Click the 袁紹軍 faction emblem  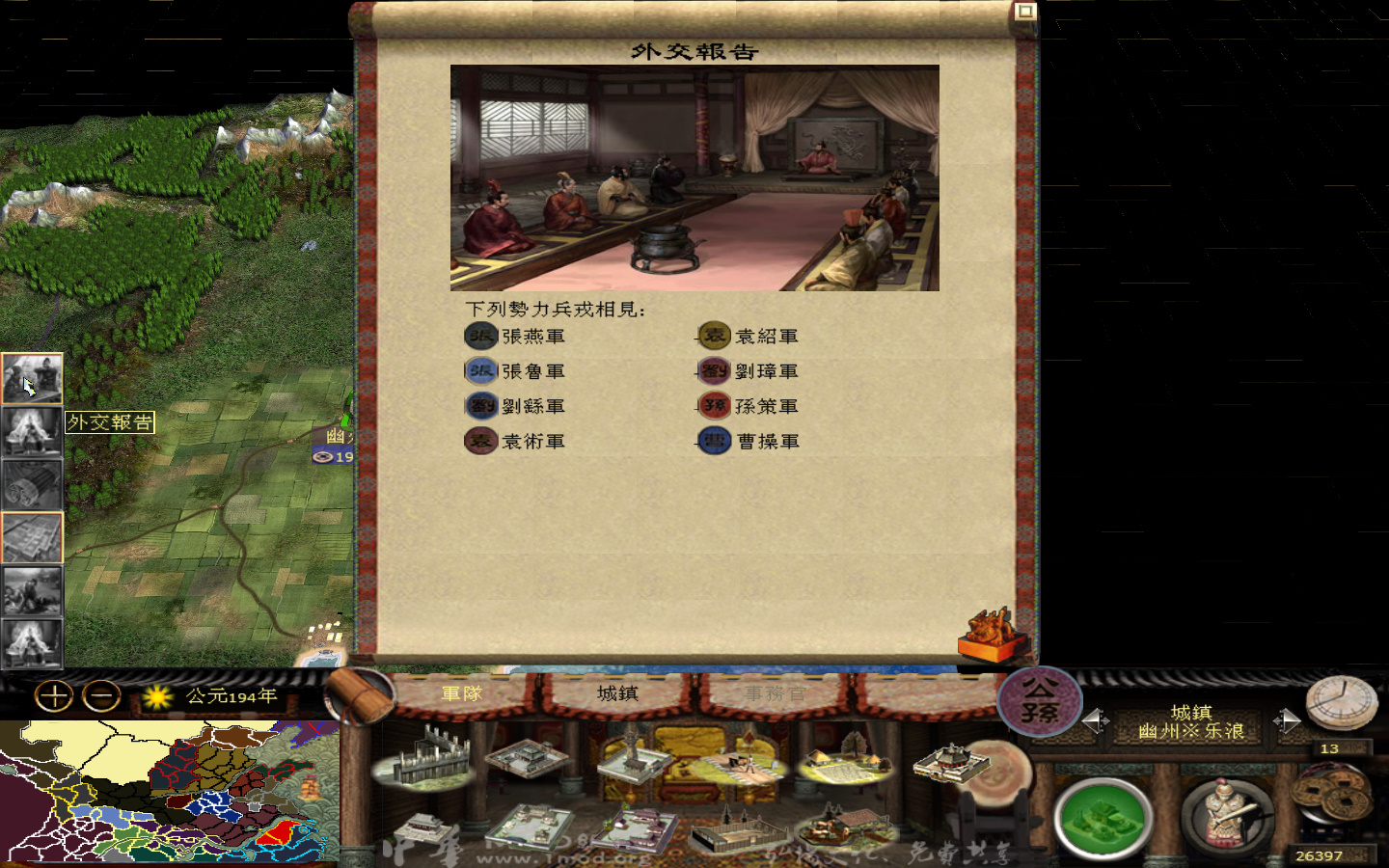tap(713, 335)
